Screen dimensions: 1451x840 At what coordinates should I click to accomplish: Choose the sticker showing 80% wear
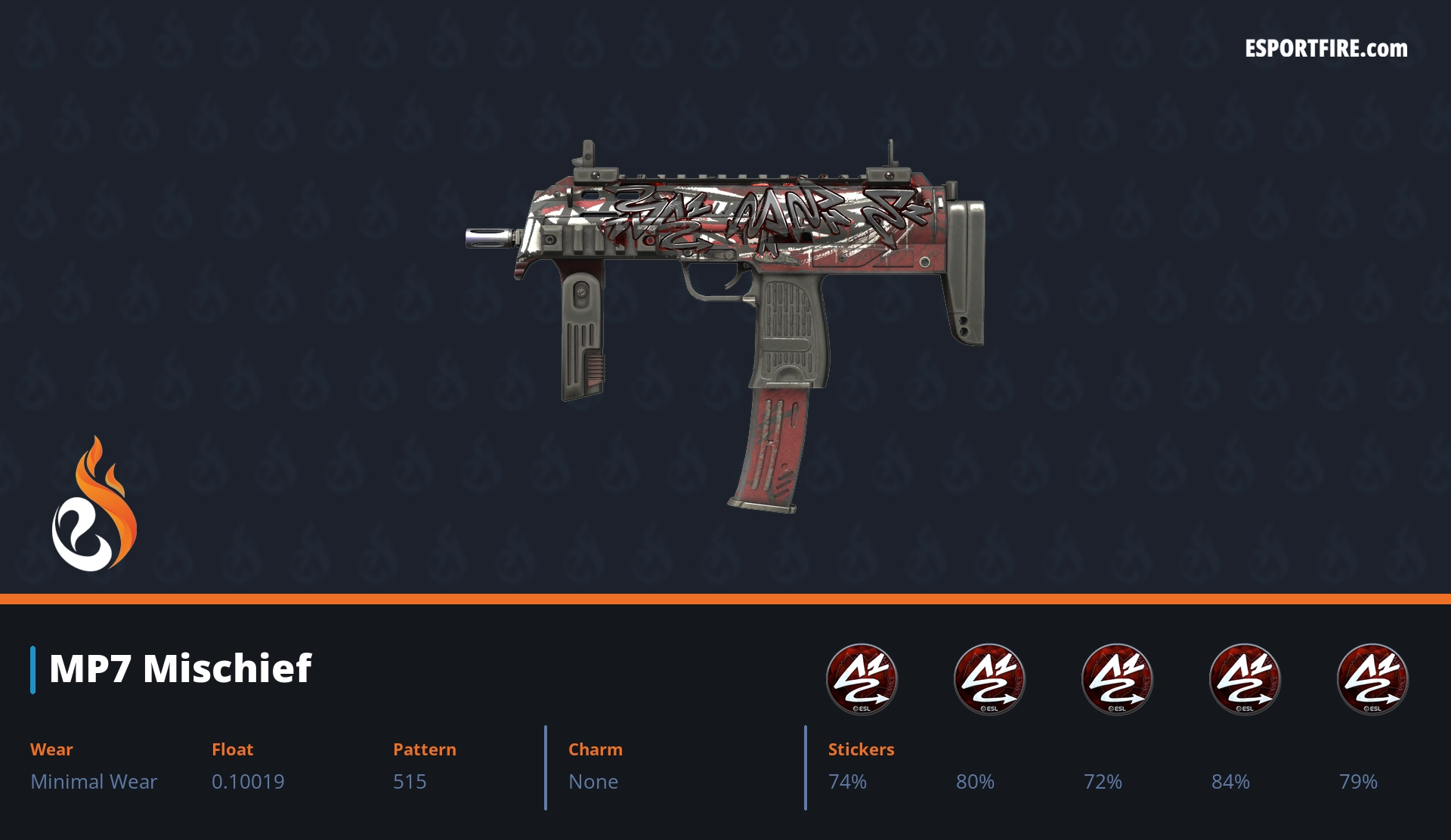tap(989, 678)
